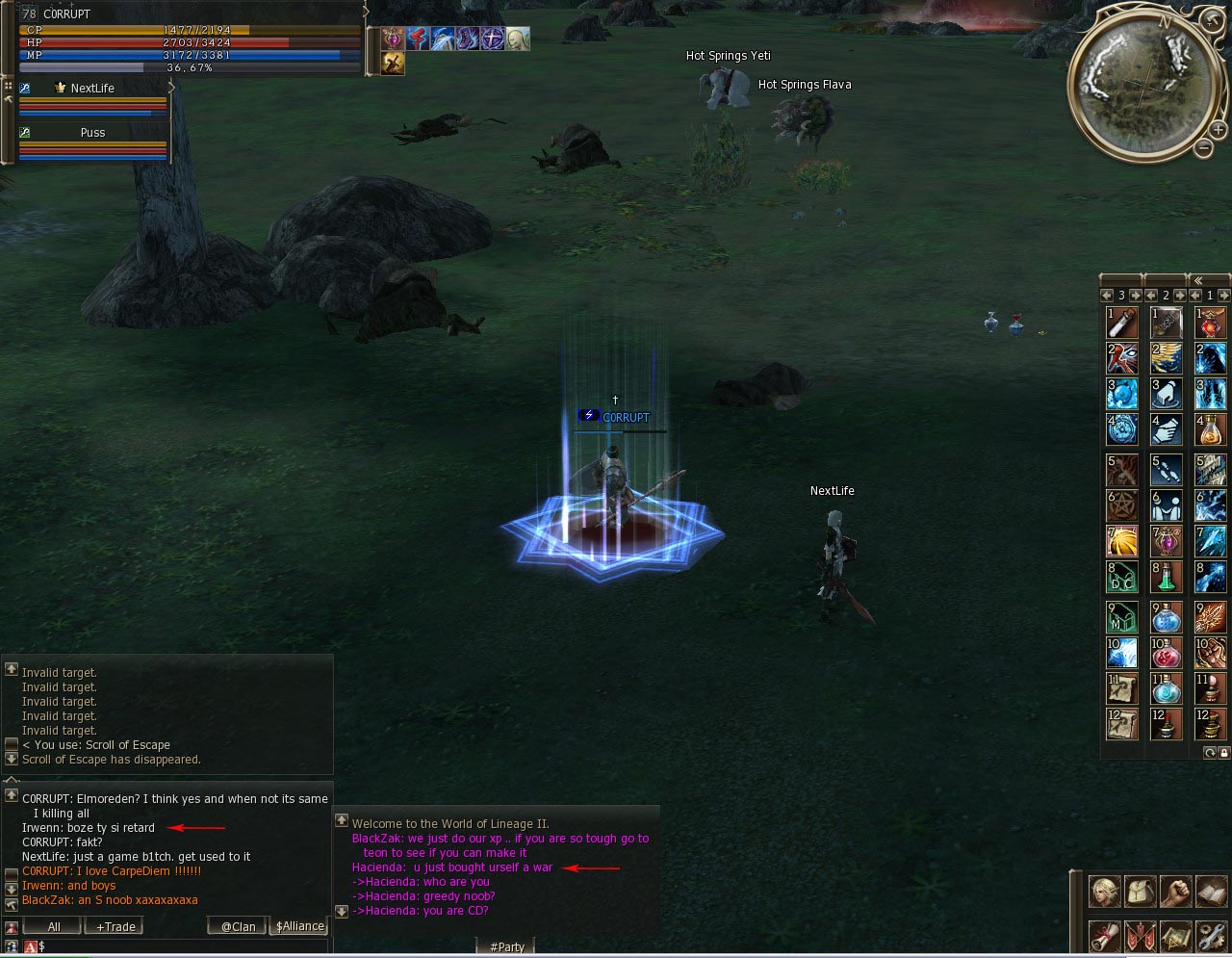Open the blonde character portrait menu icon
1232x958 pixels.
click(1104, 892)
